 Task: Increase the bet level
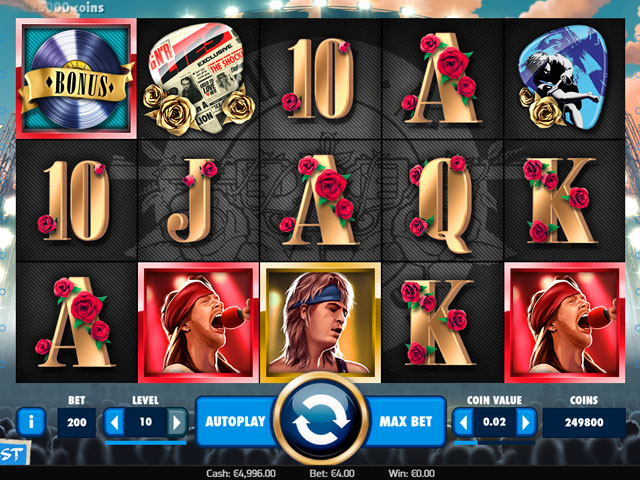tap(177, 422)
